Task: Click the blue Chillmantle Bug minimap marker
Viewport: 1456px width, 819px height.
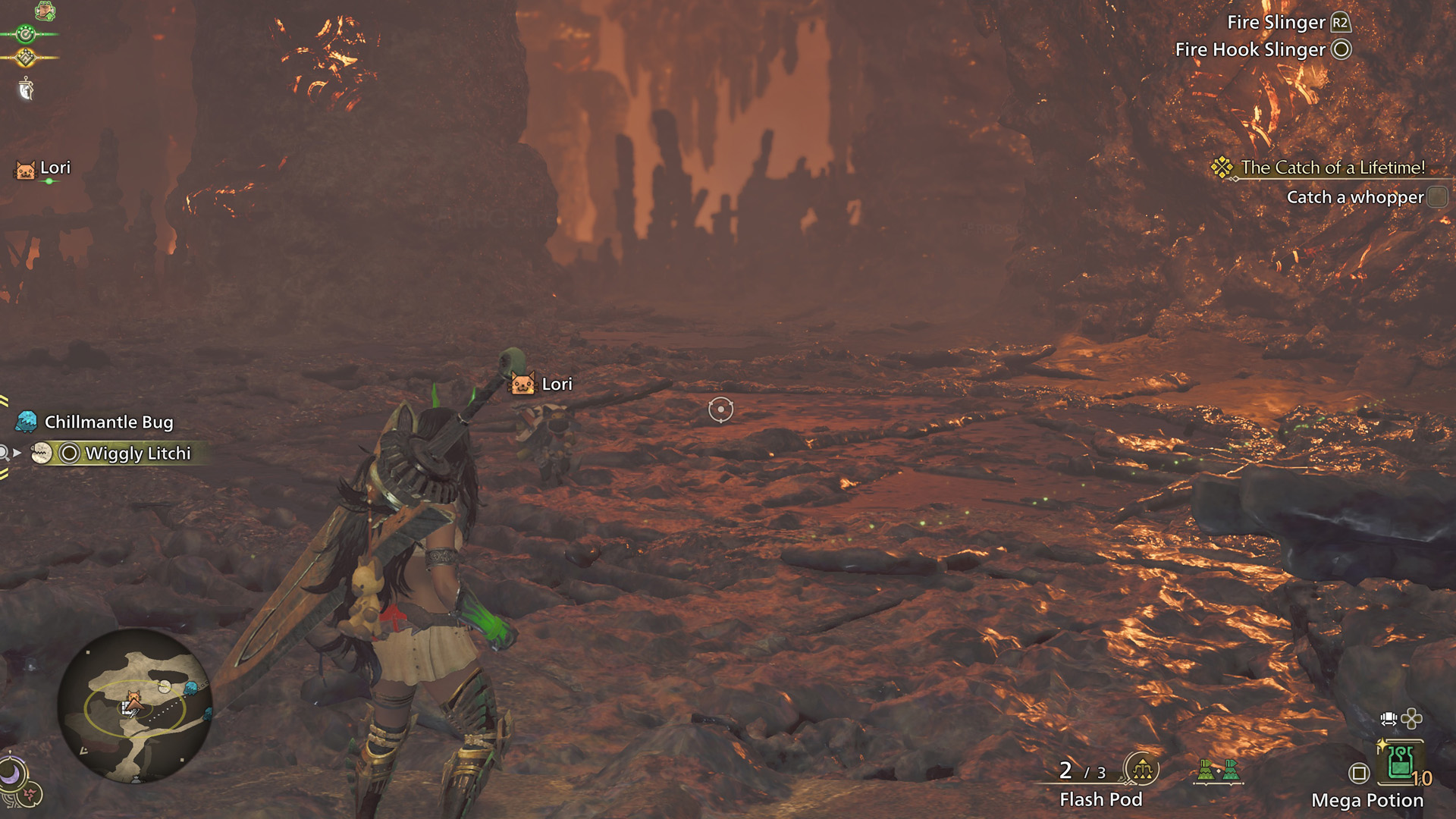Action: [x=191, y=688]
